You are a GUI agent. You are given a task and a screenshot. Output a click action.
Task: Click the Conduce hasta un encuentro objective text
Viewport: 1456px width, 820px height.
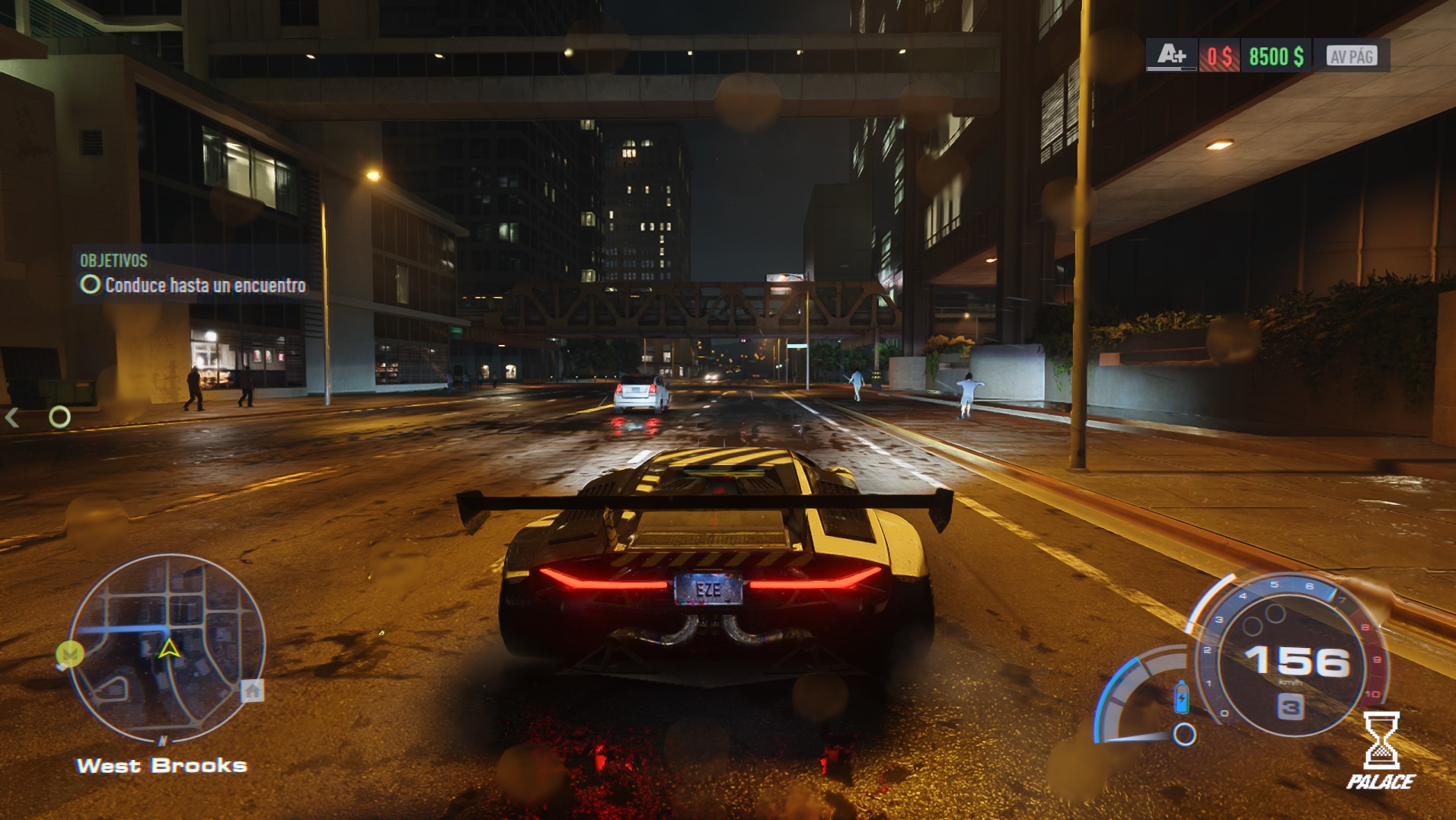click(207, 286)
